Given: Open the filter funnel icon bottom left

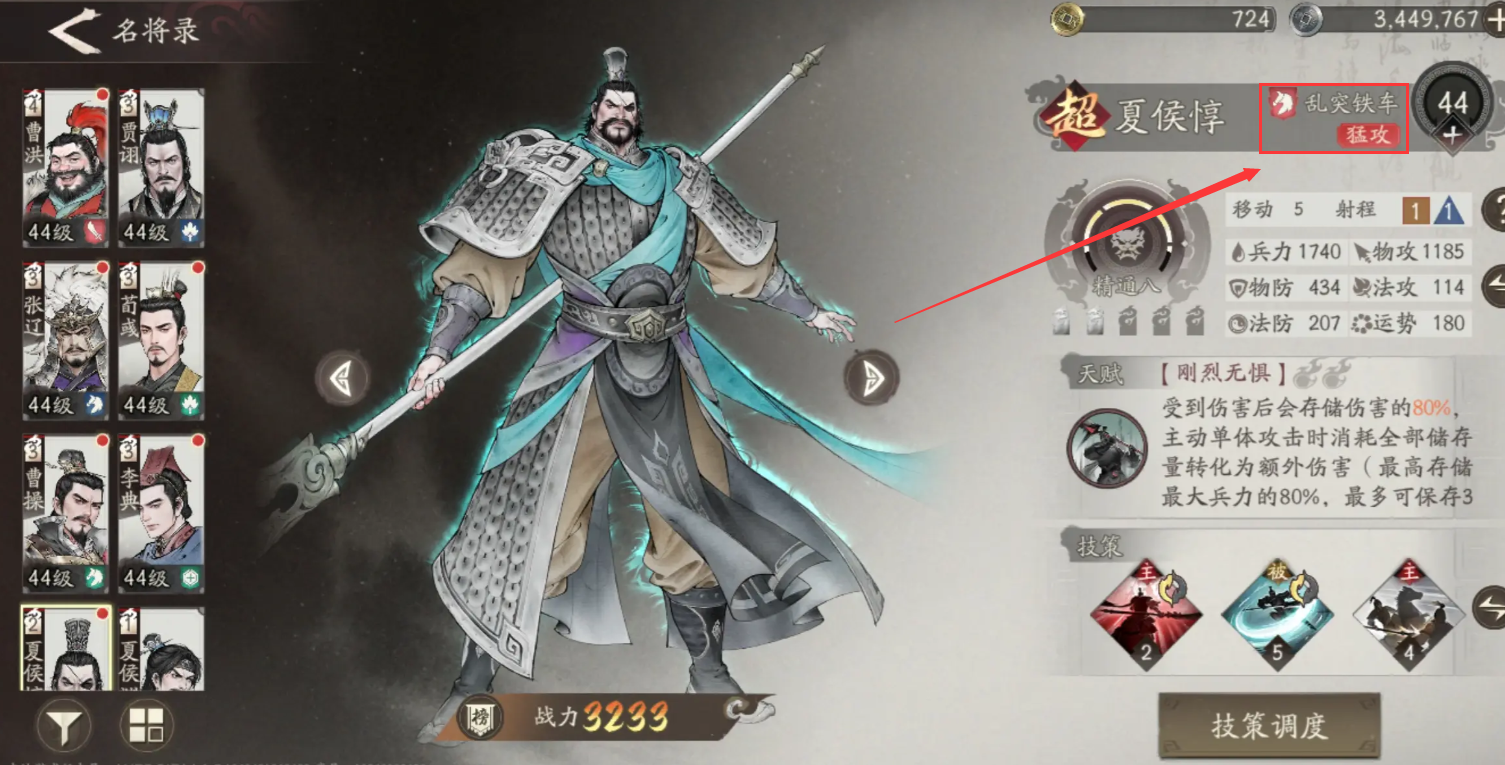Looking at the screenshot, I should coord(63,724).
